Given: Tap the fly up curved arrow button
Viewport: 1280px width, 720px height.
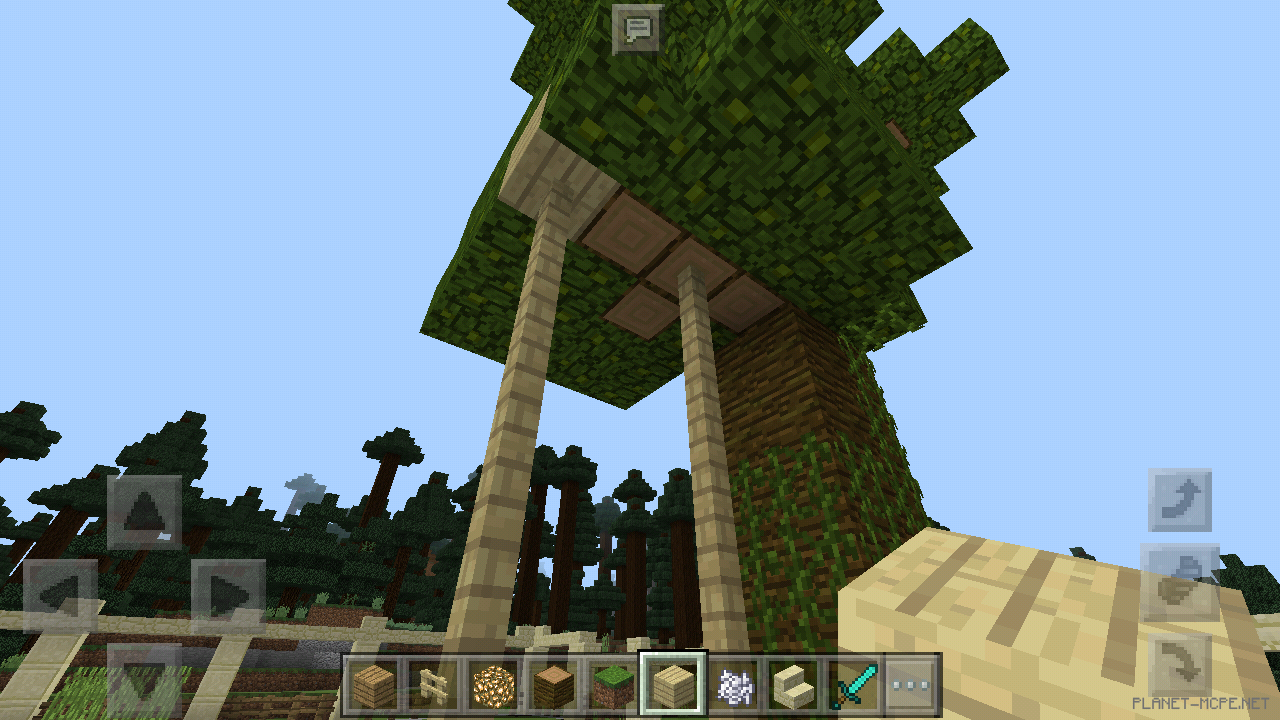Looking at the screenshot, I should coord(1180,500).
